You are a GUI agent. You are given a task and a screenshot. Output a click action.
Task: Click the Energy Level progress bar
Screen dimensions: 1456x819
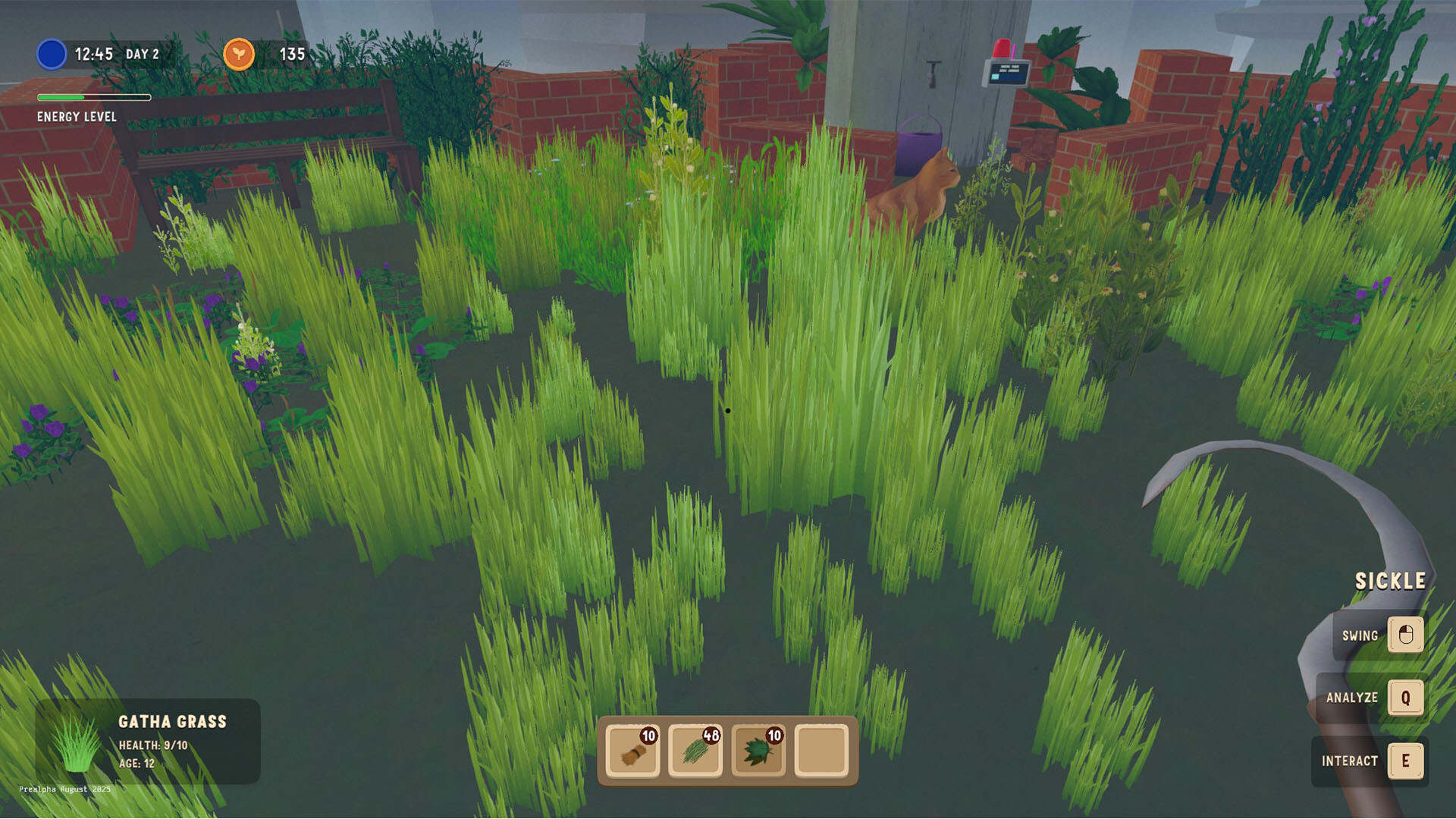tap(94, 97)
